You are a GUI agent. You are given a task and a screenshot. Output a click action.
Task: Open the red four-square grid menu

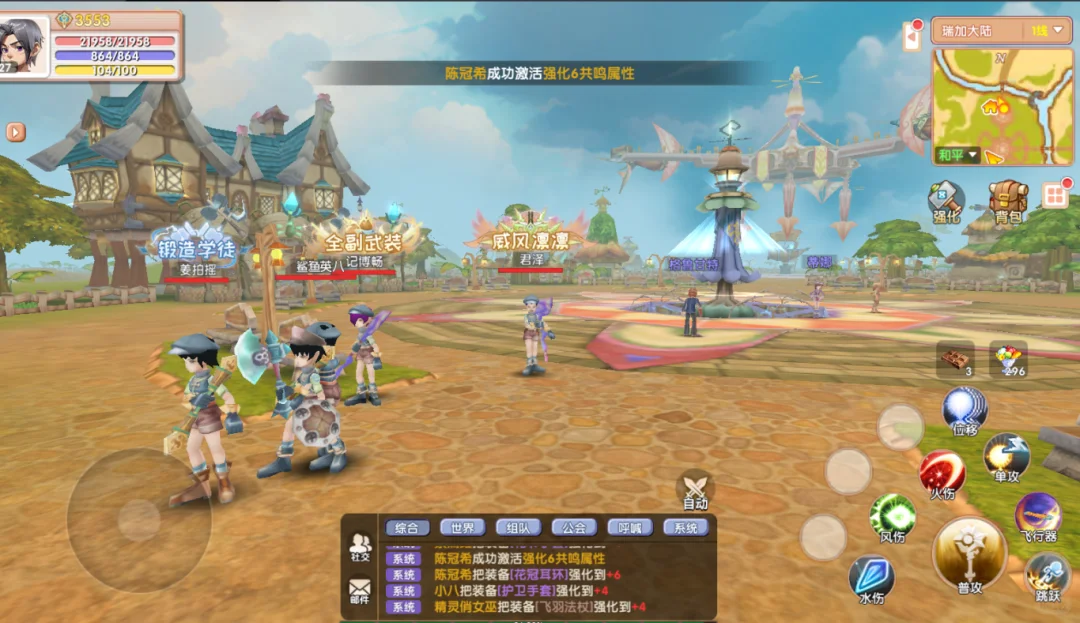pos(1055,195)
